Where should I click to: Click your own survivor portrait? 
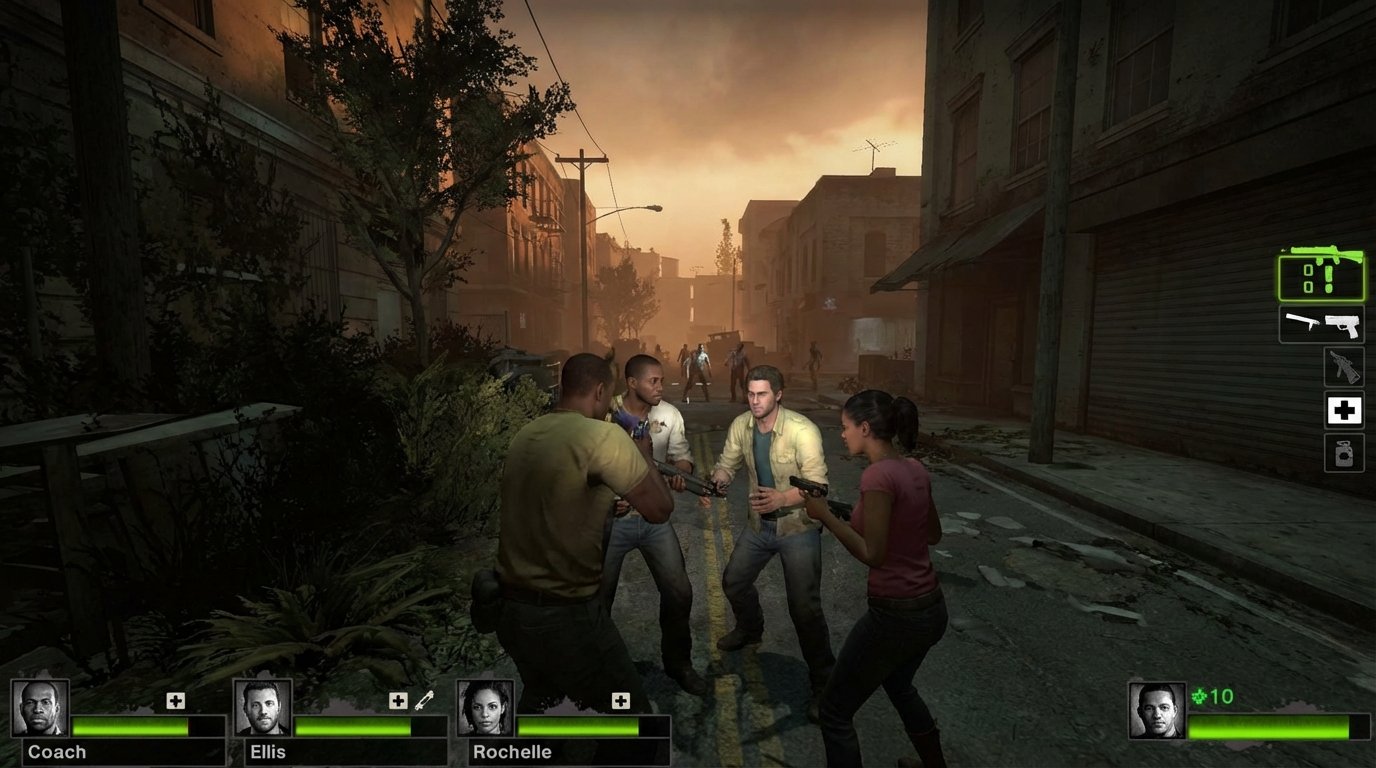(x=1157, y=710)
